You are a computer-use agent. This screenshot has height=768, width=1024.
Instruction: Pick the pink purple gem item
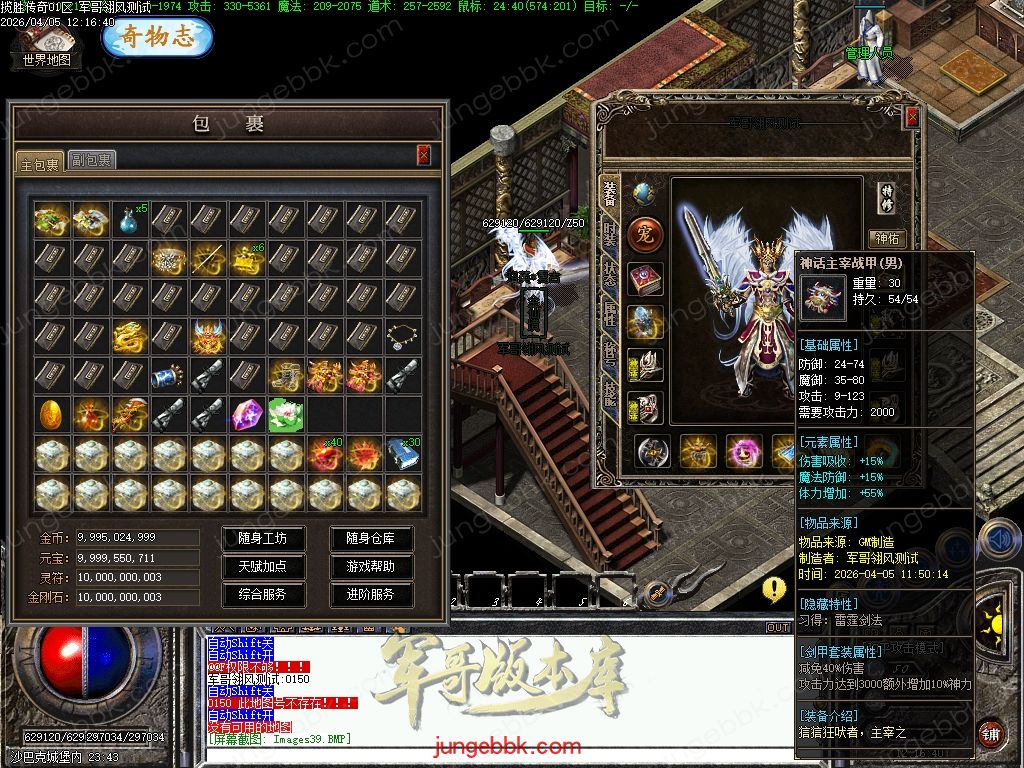coord(246,414)
